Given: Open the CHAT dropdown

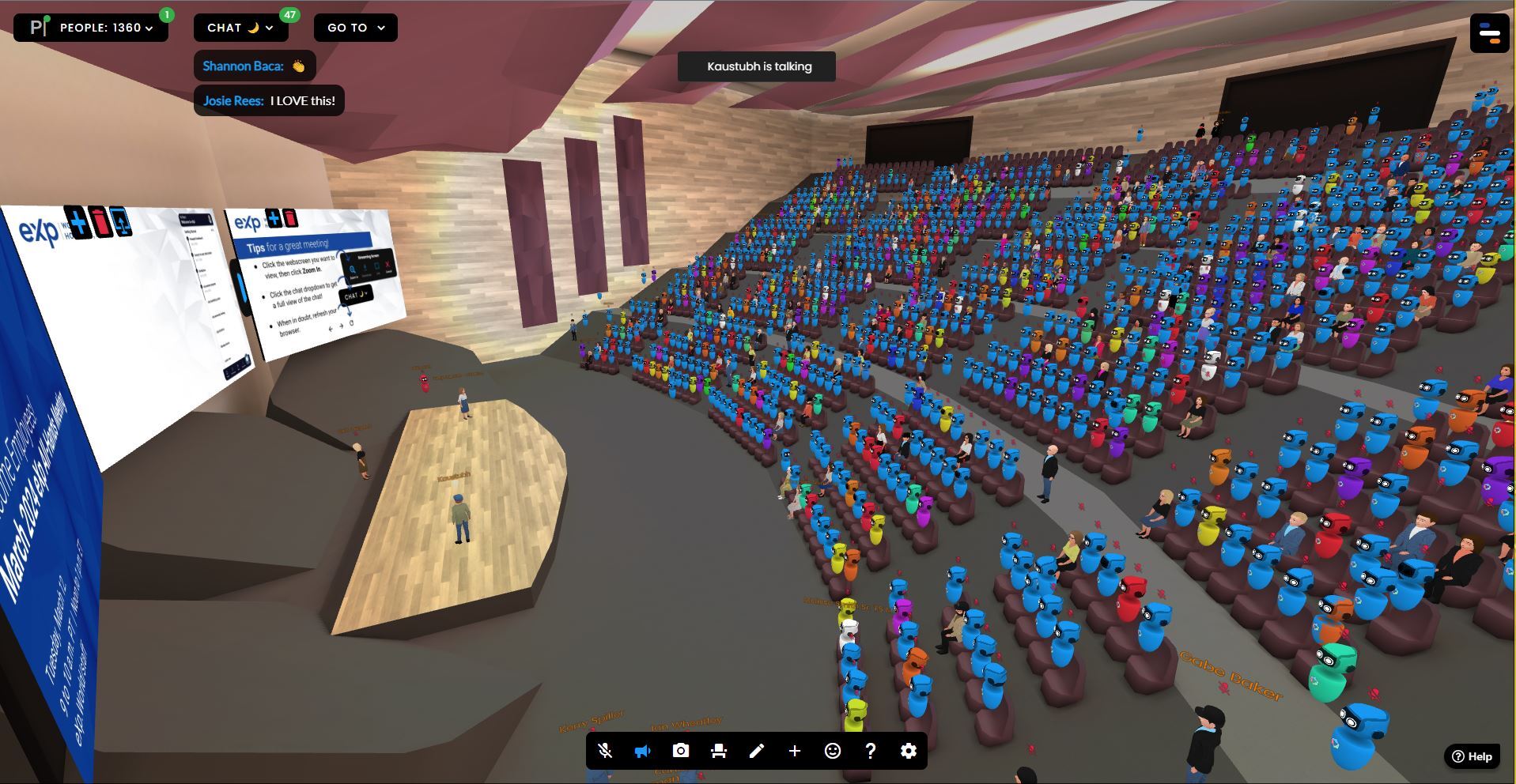Looking at the screenshot, I should click(x=240, y=27).
